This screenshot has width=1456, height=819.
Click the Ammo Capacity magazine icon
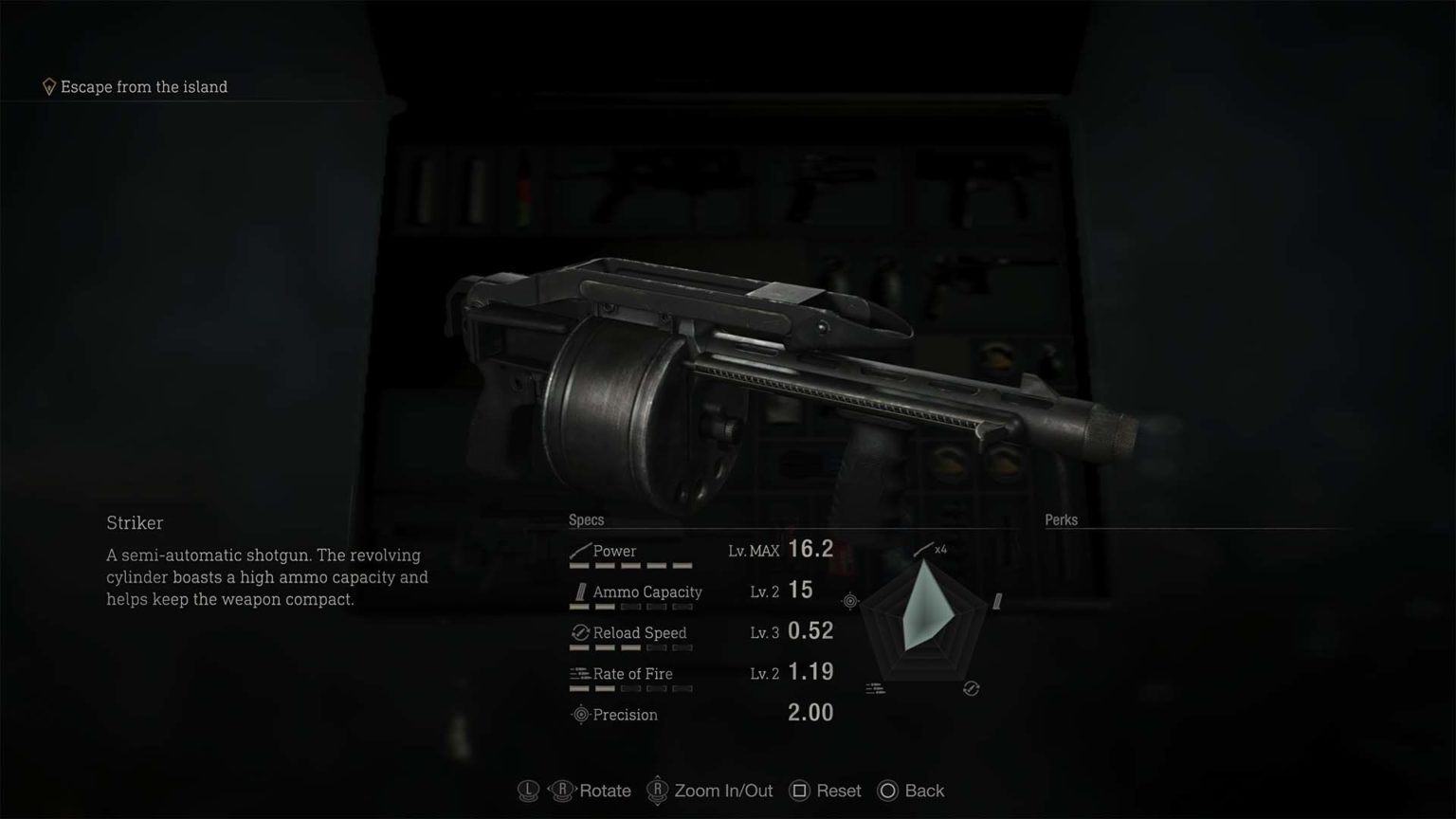click(x=579, y=591)
